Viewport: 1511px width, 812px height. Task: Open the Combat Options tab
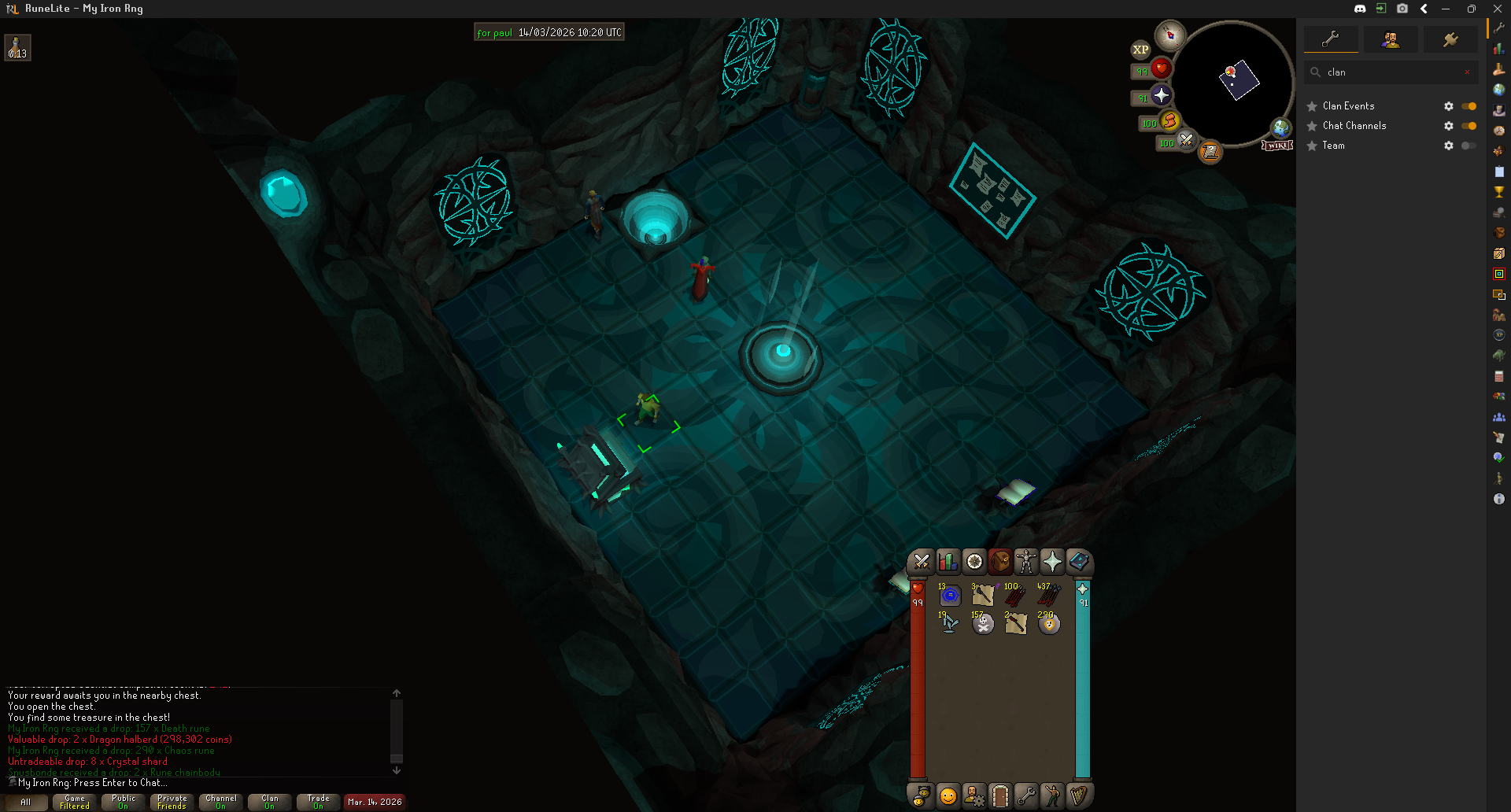(x=922, y=562)
